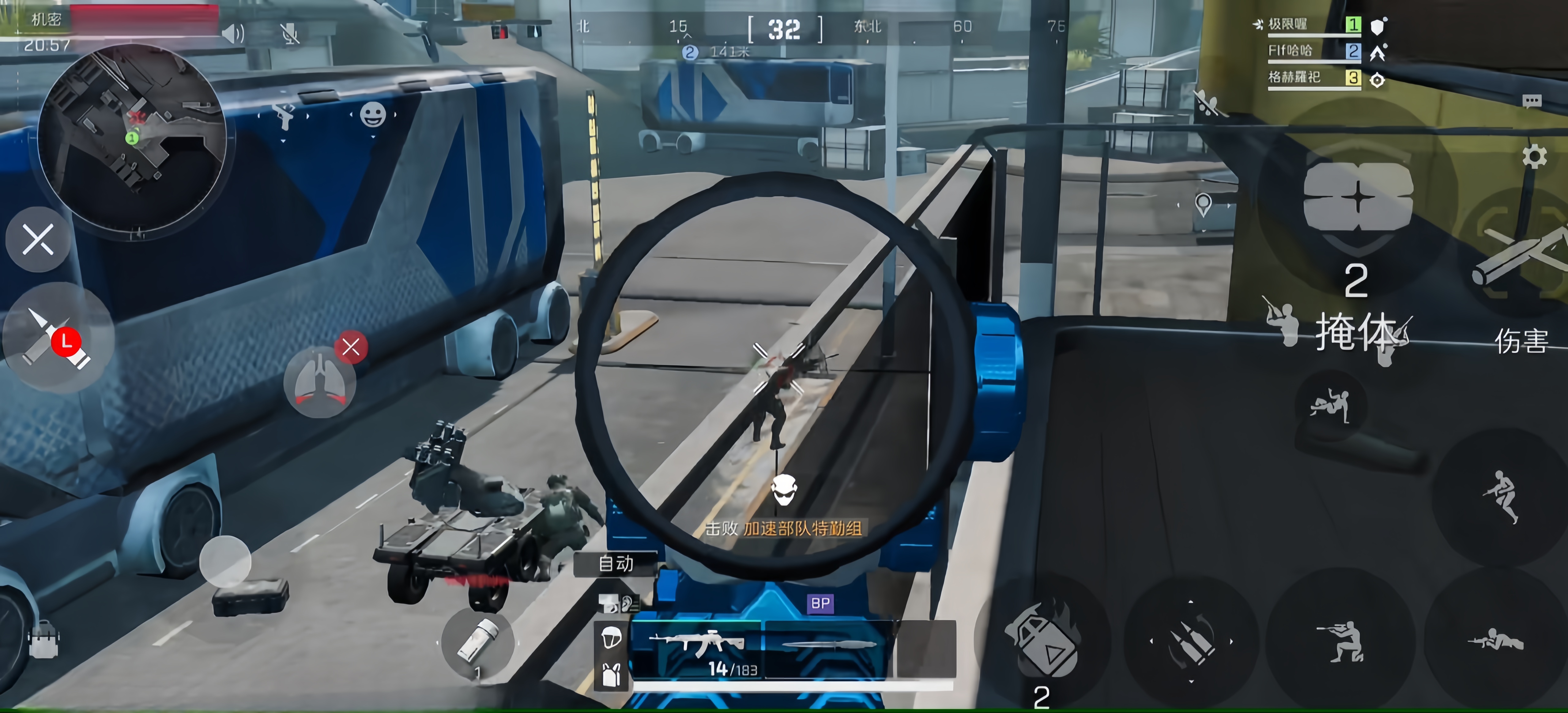1568x713 pixels.
Task: Switch the 自动 fire mode
Action: (615, 563)
